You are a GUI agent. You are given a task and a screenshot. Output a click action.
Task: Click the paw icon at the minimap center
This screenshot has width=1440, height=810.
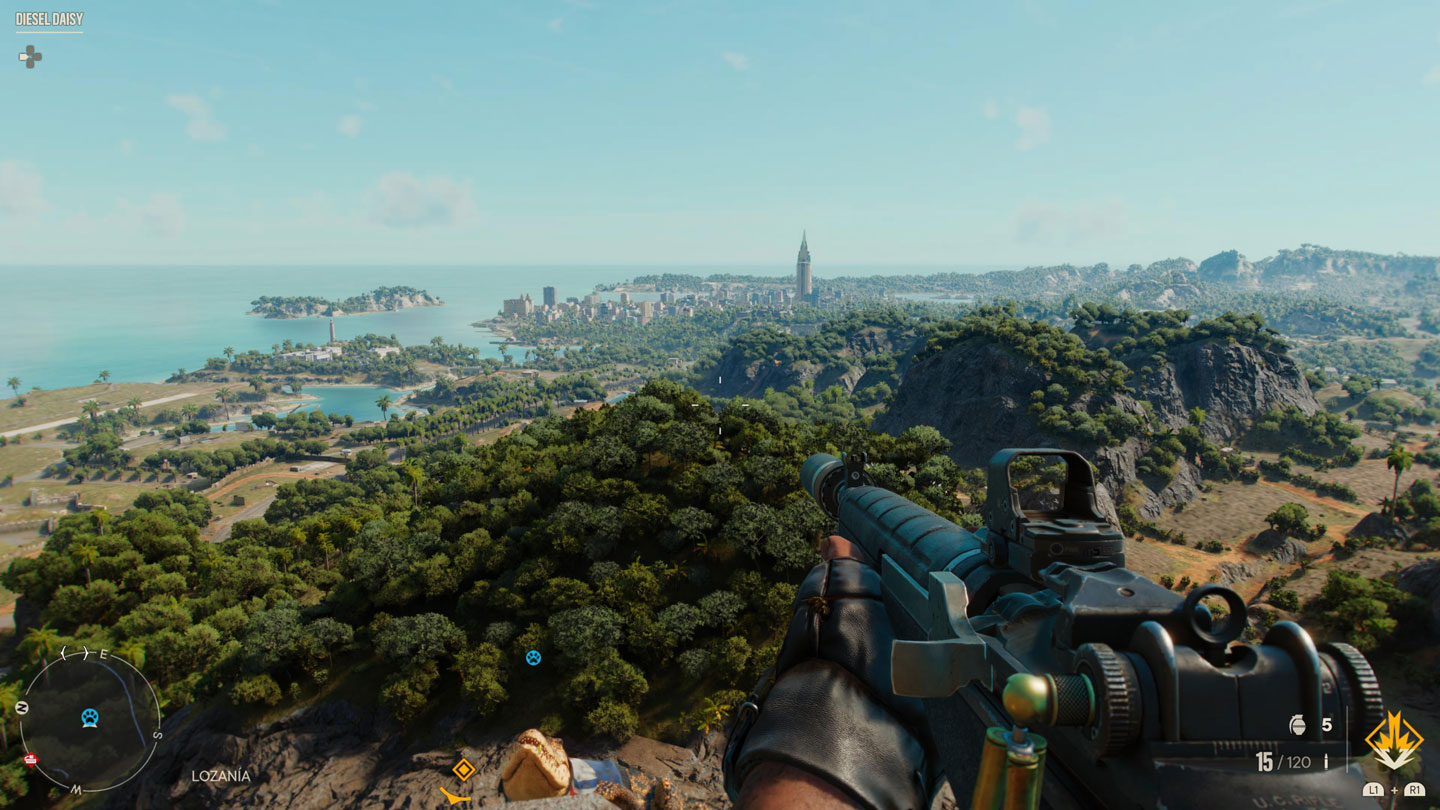click(x=90, y=717)
